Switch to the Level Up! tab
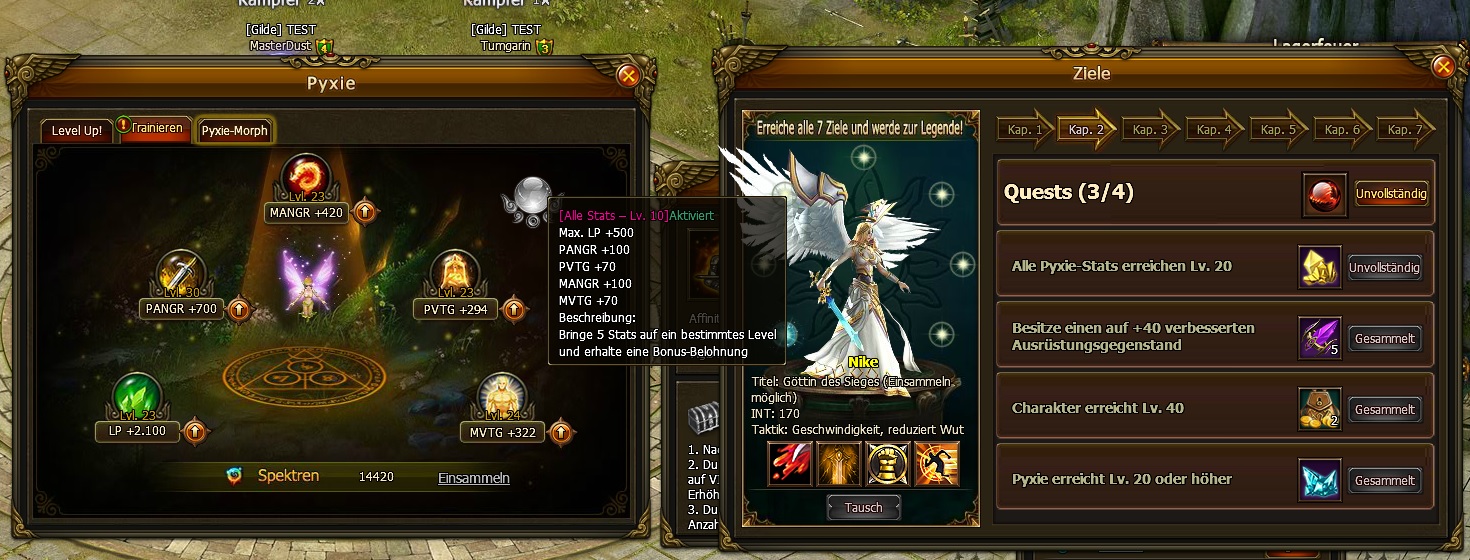This screenshot has height=560, width=1470. pyautogui.click(x=77, y=131)
